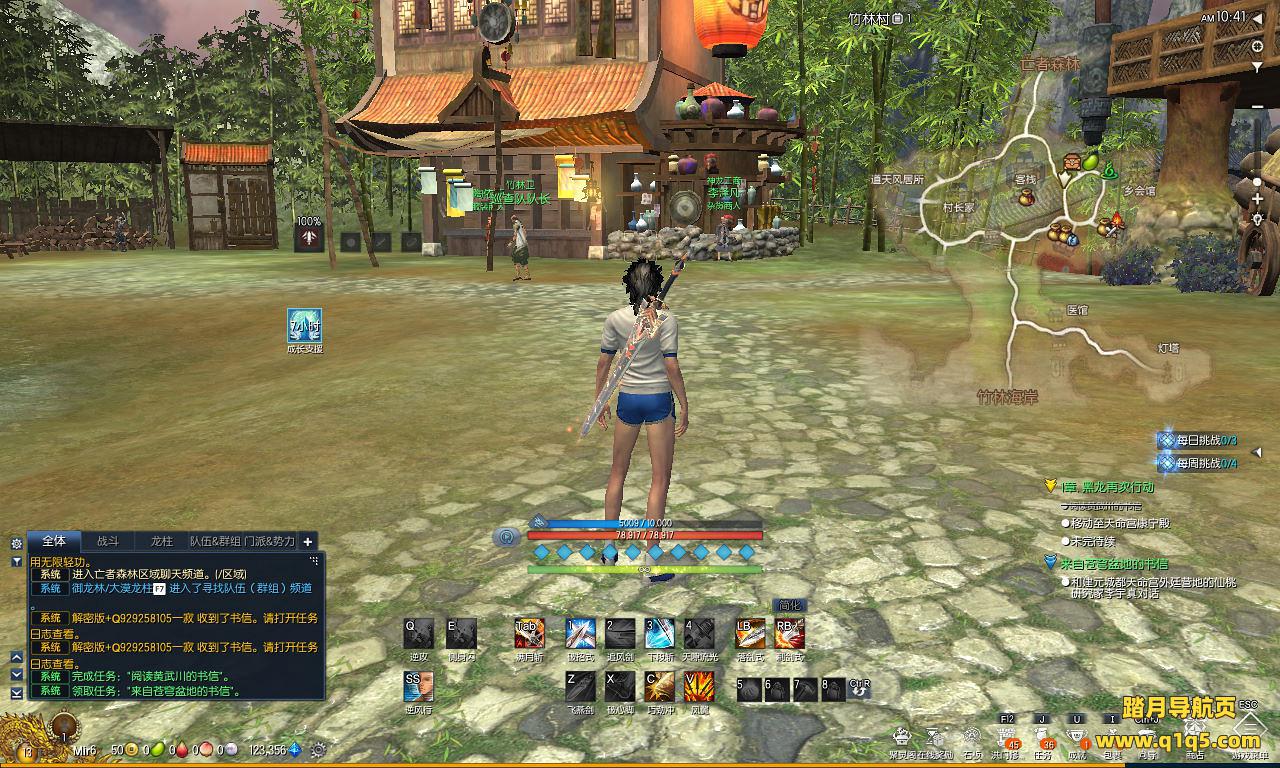The height and width of the screenshot is (768, 1280).
Task: Activate the 巧劲冲 skill on slot C
Action: (x=659, y=686)
